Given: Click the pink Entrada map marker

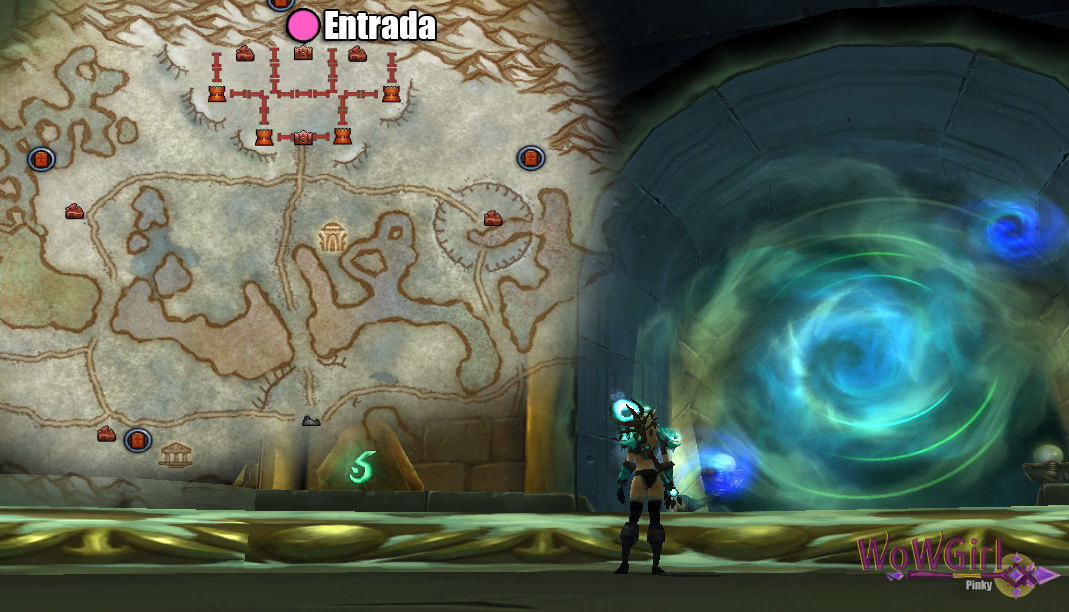Looking at the screenshot, I should (x=303, y=26).
